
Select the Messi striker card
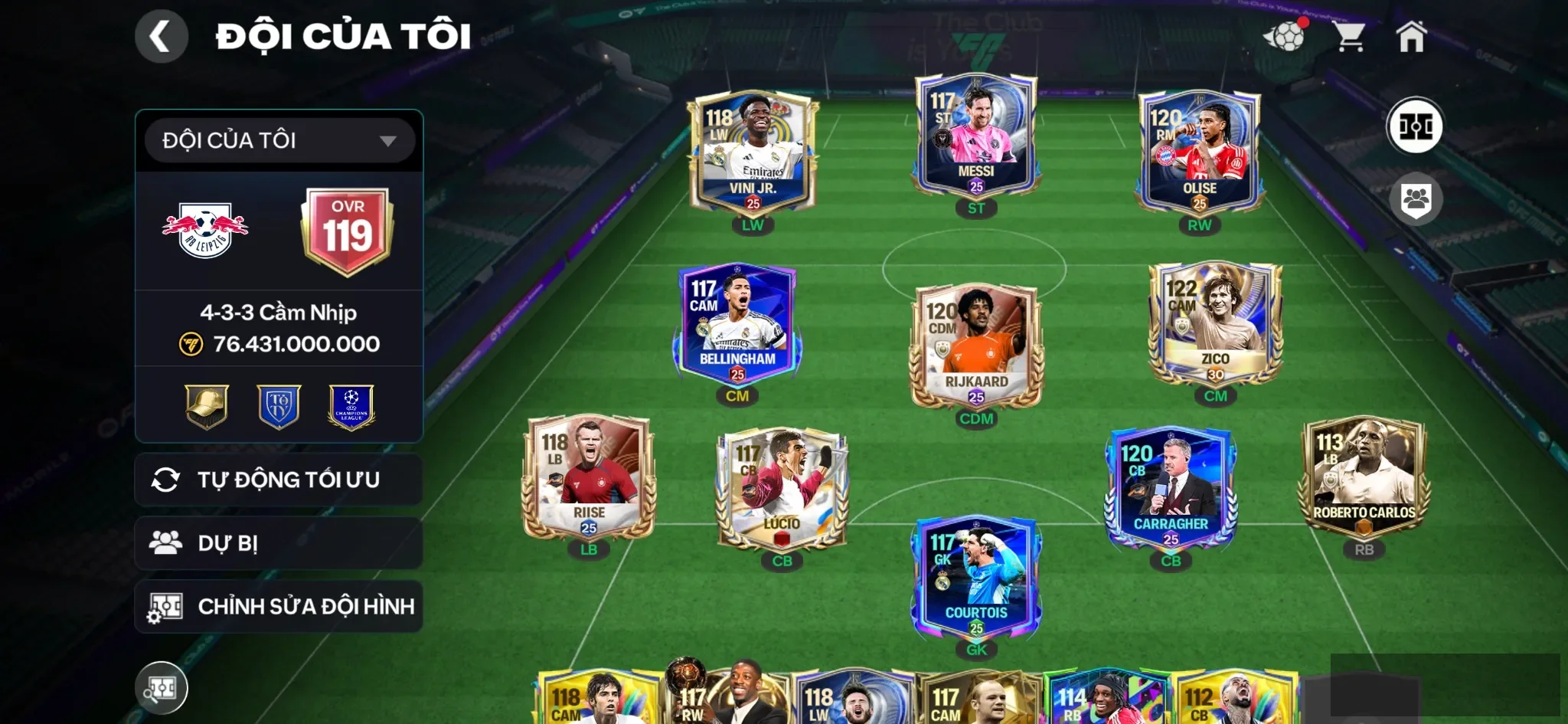[x=976, y=136]
